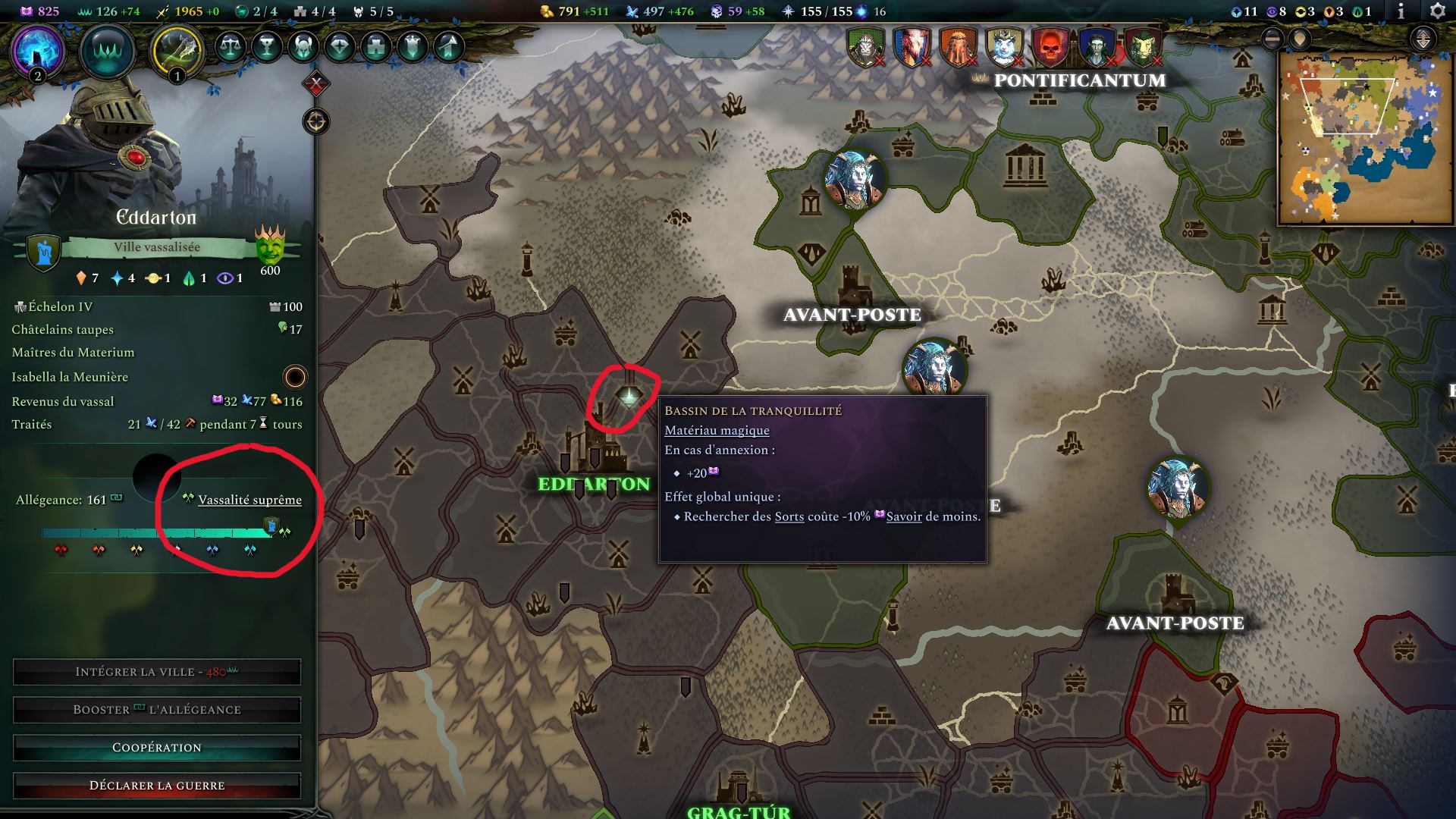Screen dimensions: 1456x819
Task: Open the chalice icon panel
Action: (265, 47)
